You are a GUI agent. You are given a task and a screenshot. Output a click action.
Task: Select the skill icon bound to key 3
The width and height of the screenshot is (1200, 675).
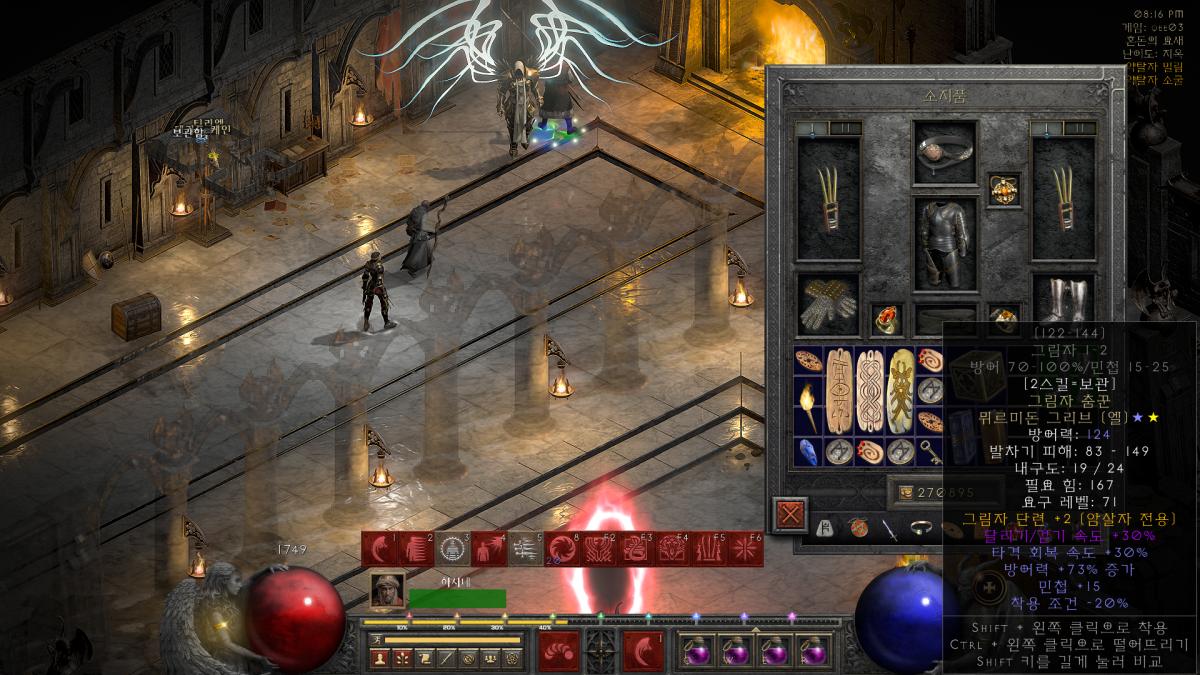(x=452, y=549)
